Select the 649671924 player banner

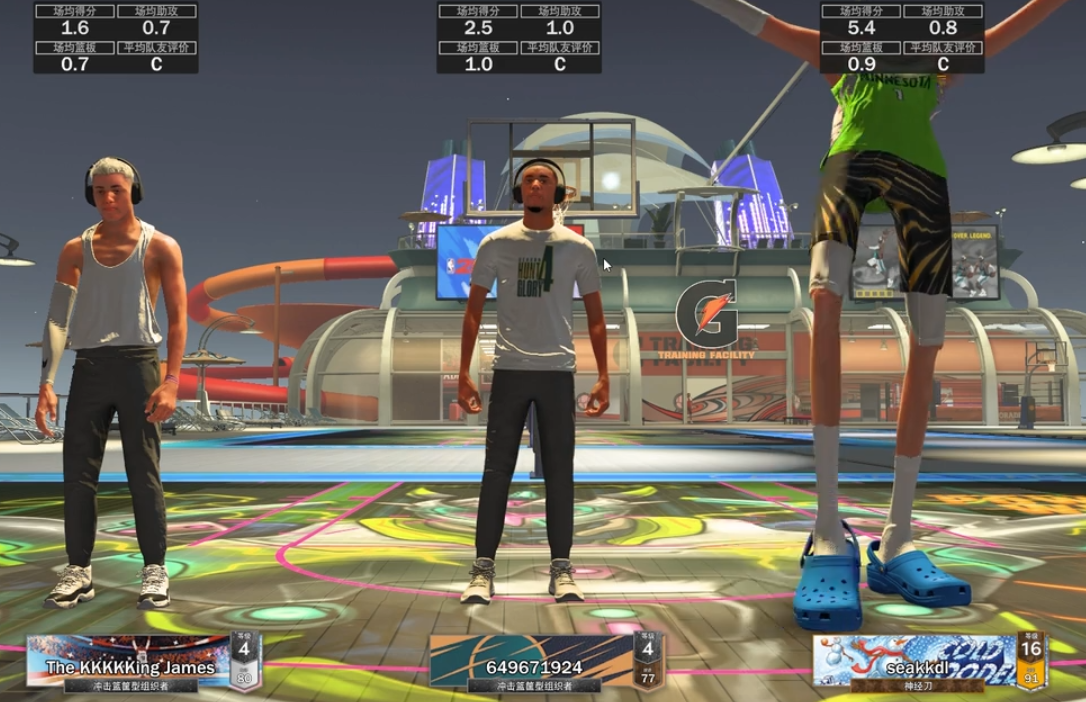(532, 661)
